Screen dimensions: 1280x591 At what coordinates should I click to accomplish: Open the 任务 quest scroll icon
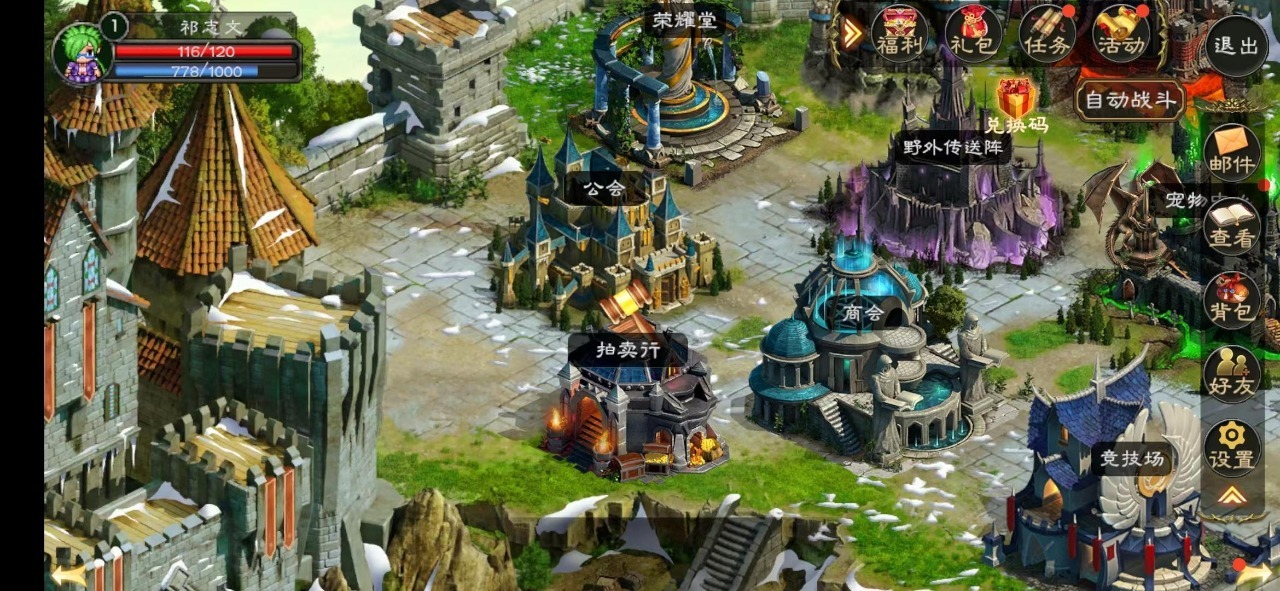(x=1047, y=34)
